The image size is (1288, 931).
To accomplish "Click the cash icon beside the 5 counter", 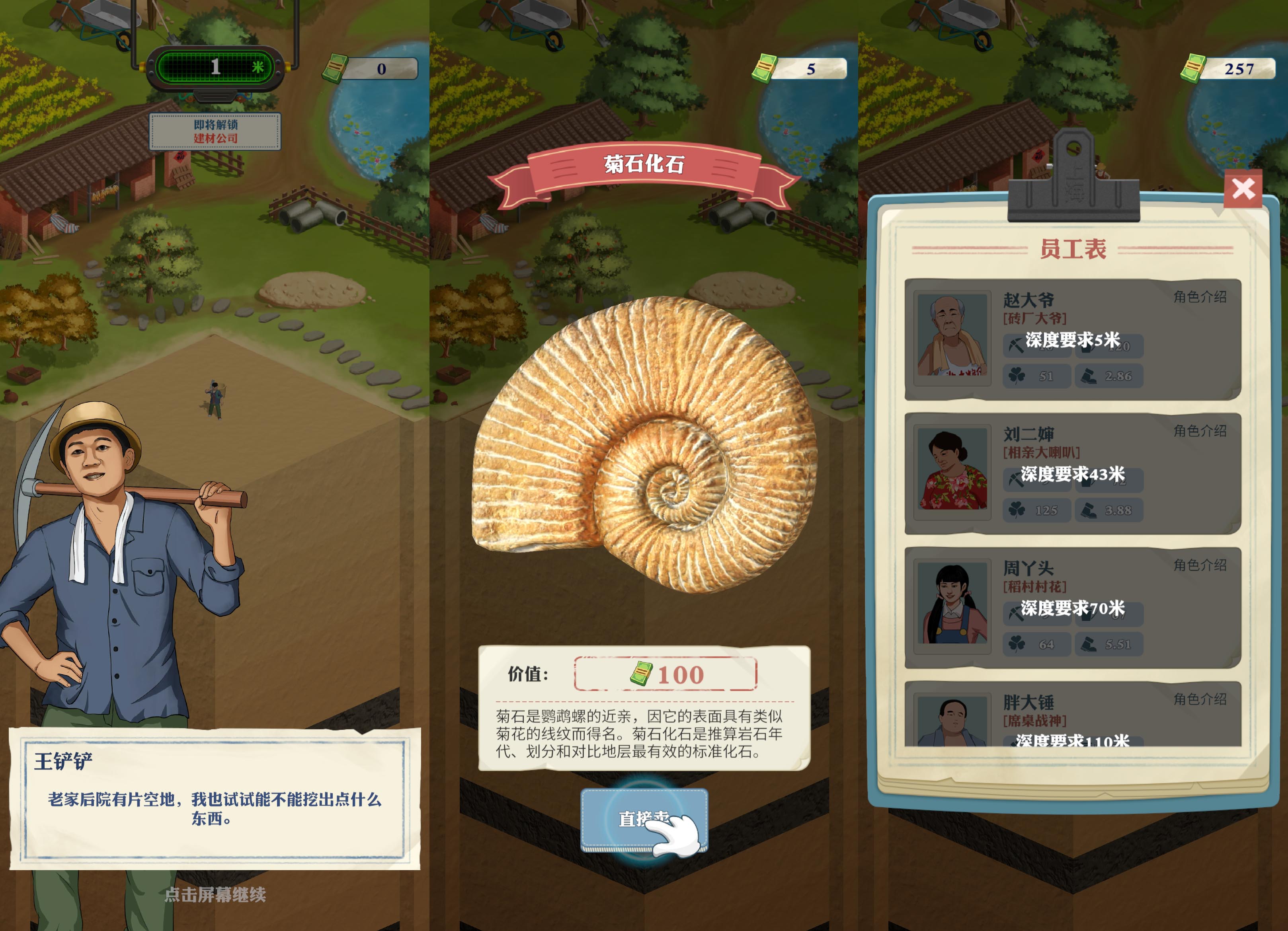I will tap(764, 67).
